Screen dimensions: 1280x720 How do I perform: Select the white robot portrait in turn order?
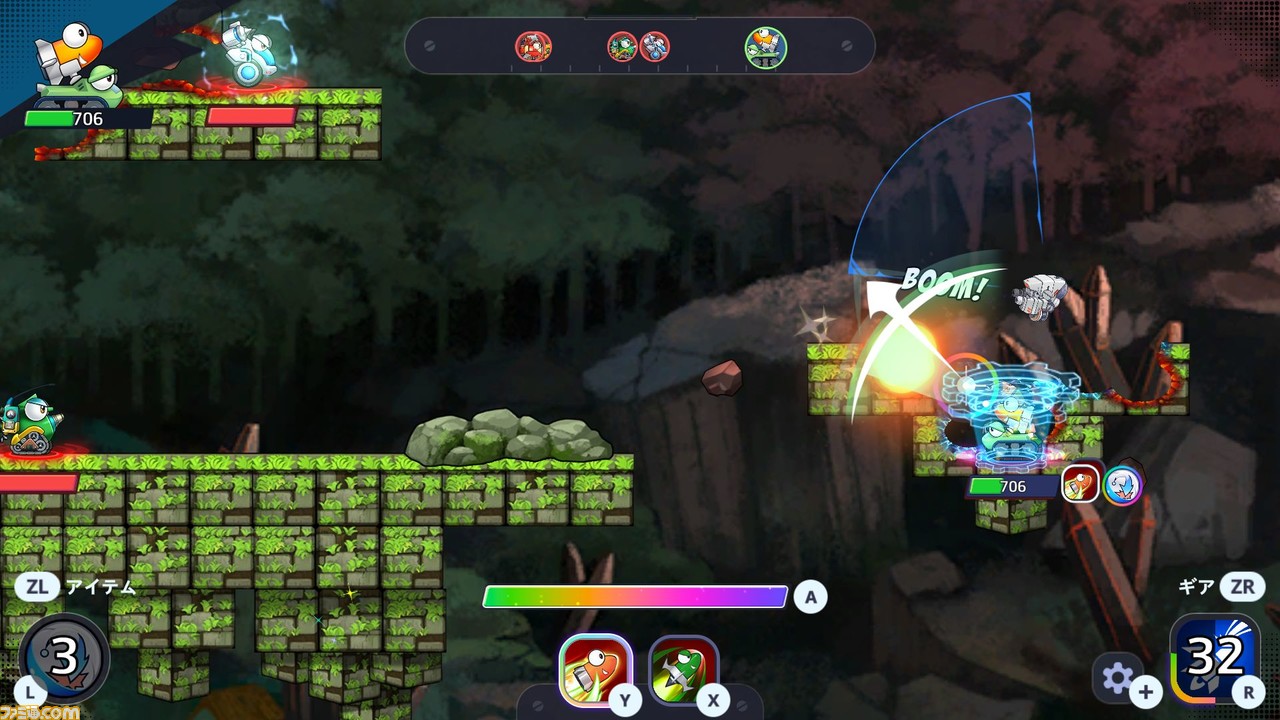655,47
